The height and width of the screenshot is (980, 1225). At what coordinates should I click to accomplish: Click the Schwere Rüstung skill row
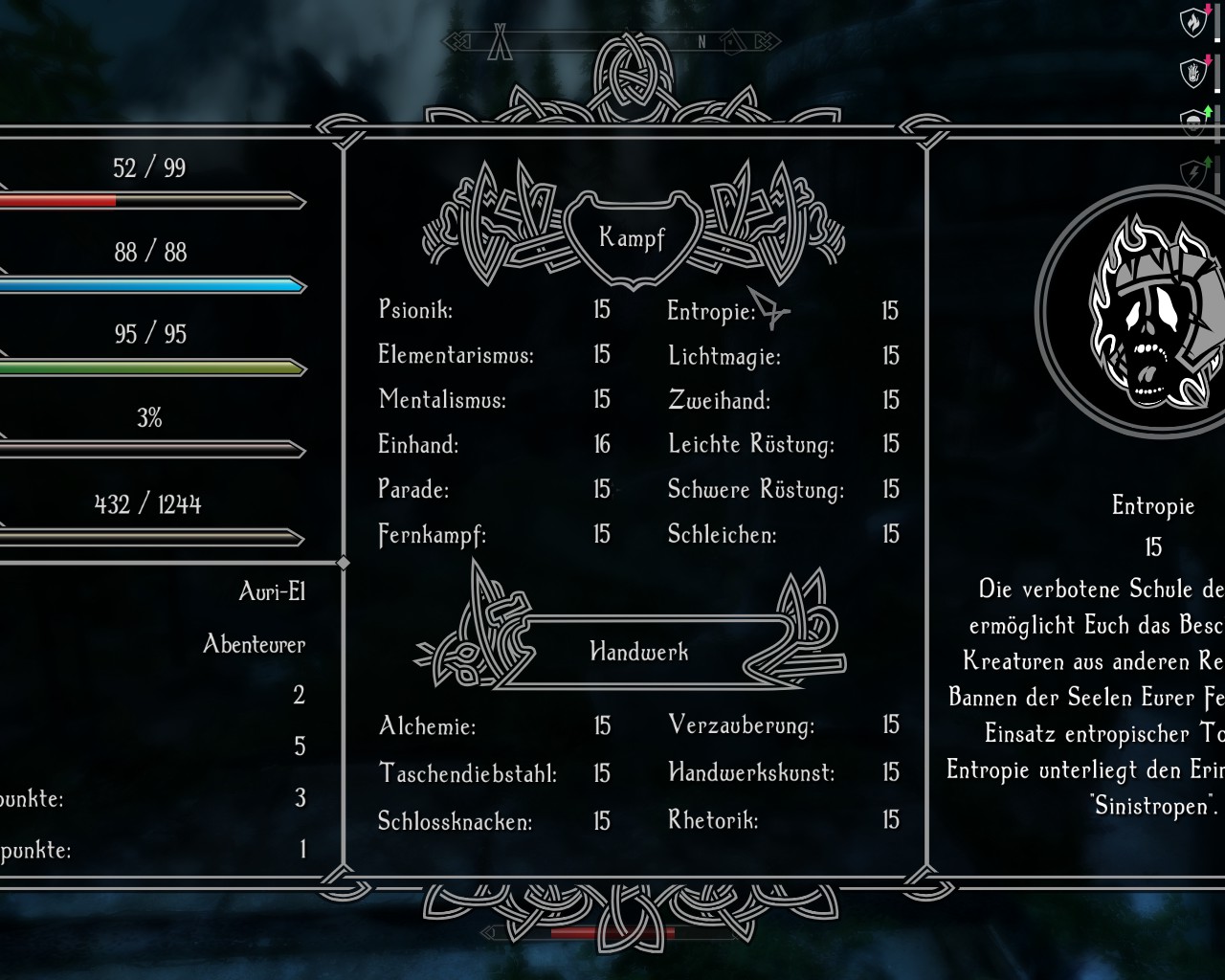click(756, 489)
